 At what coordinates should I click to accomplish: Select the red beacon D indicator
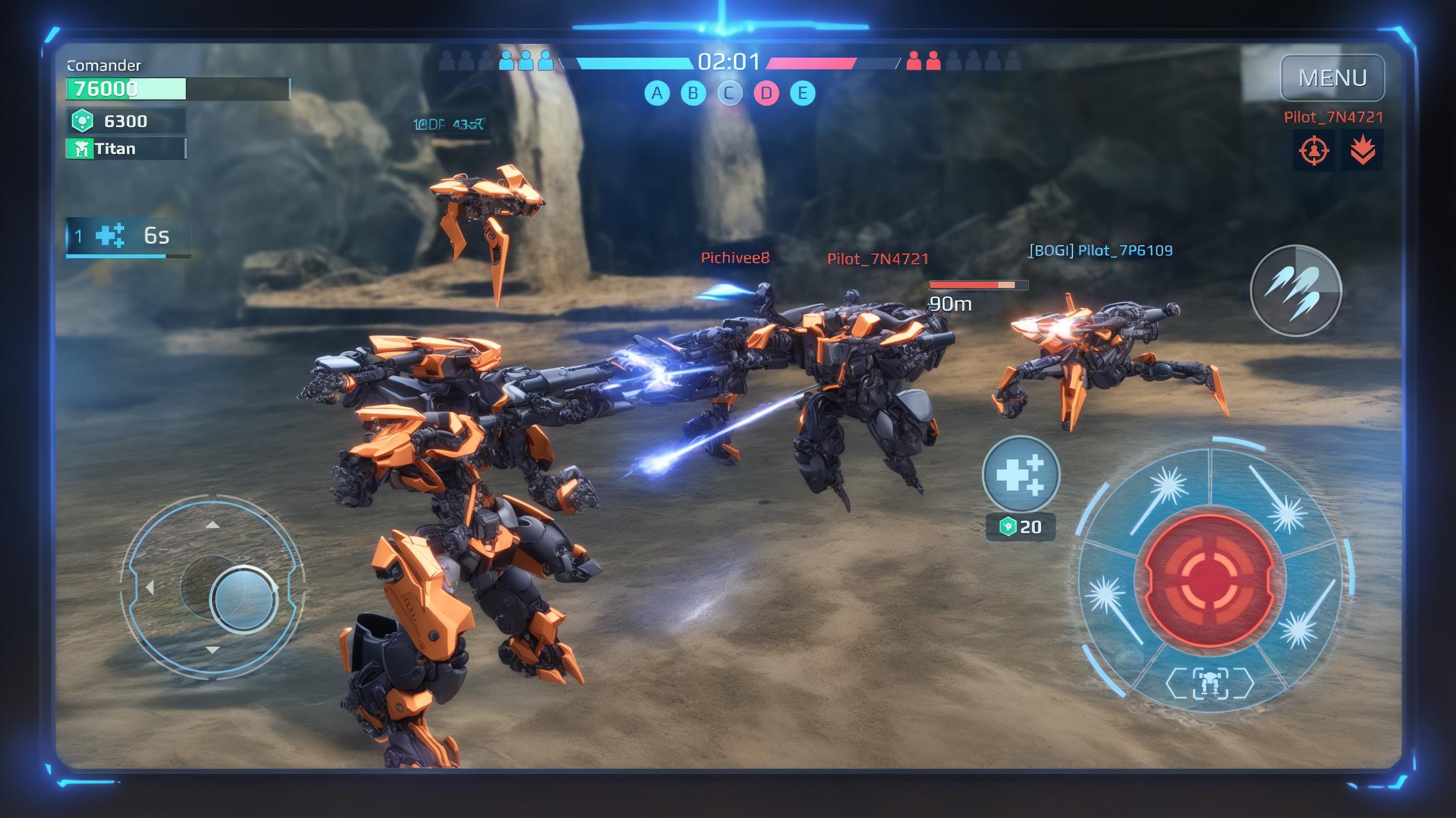[766, 93]
